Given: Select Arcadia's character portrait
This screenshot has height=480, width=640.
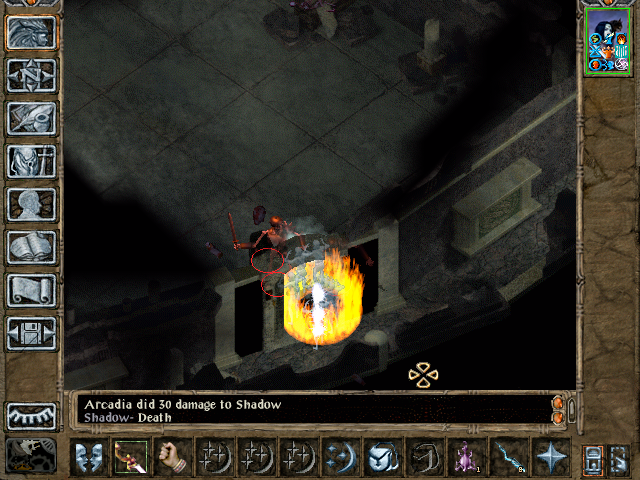Looking at the screenshot, I should (x=606, y=40).
